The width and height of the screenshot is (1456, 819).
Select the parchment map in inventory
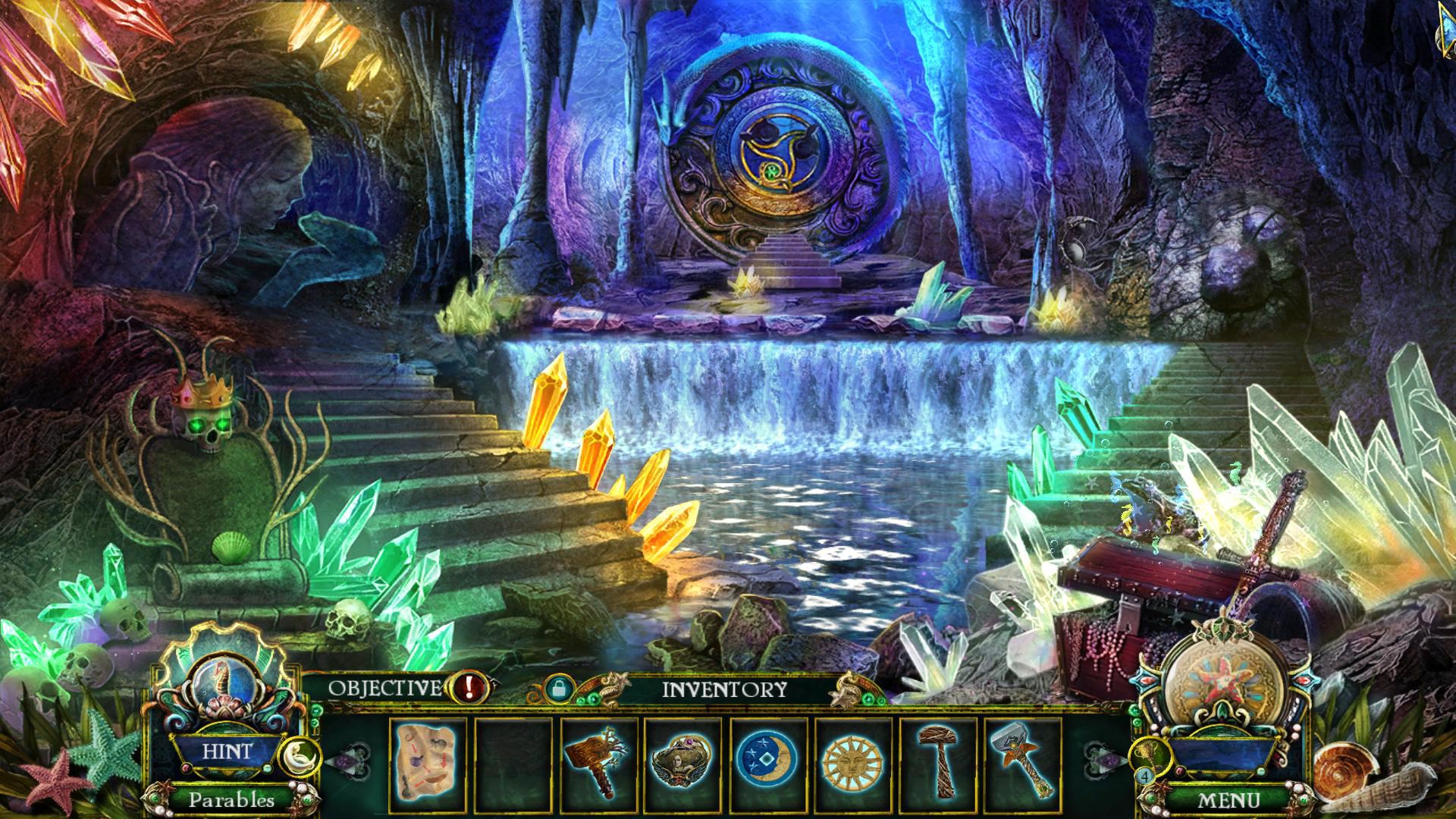tap(427, 760)
